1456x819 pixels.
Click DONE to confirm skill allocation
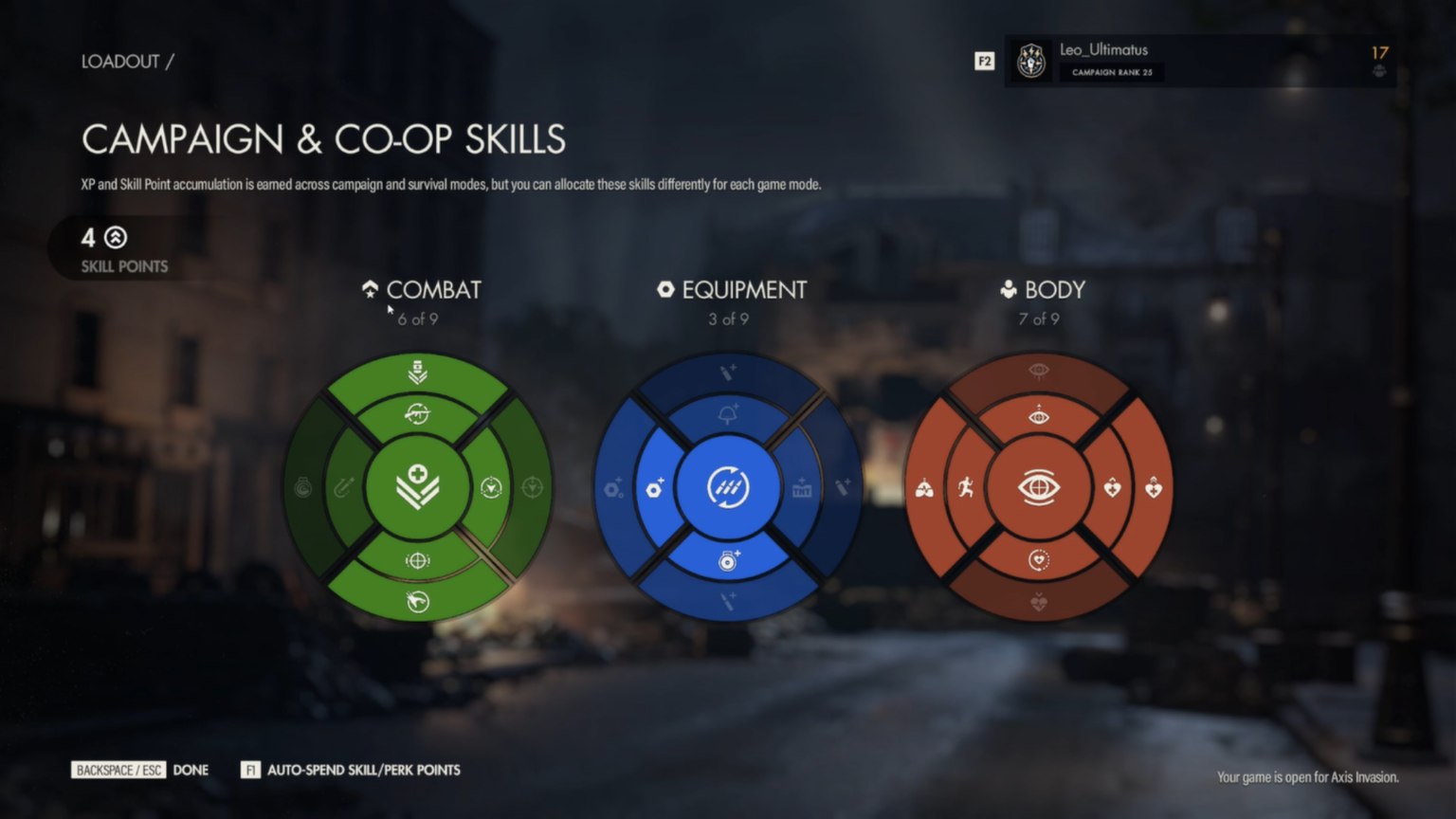click(x=191, y=770)
